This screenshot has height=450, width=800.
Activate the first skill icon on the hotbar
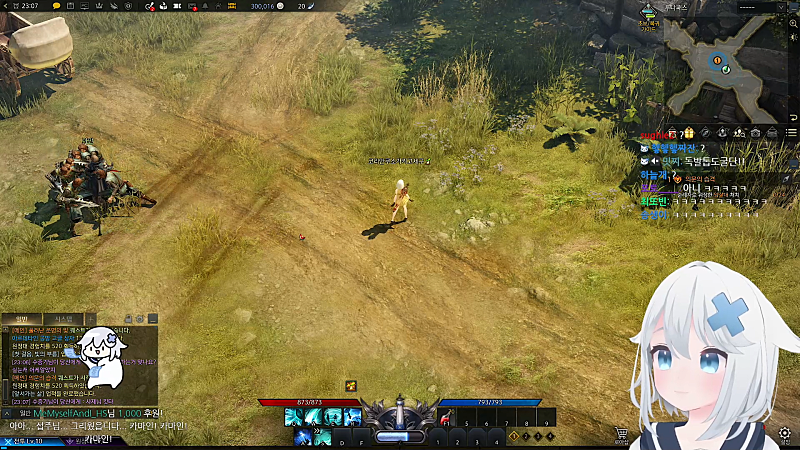pos(293,417)
